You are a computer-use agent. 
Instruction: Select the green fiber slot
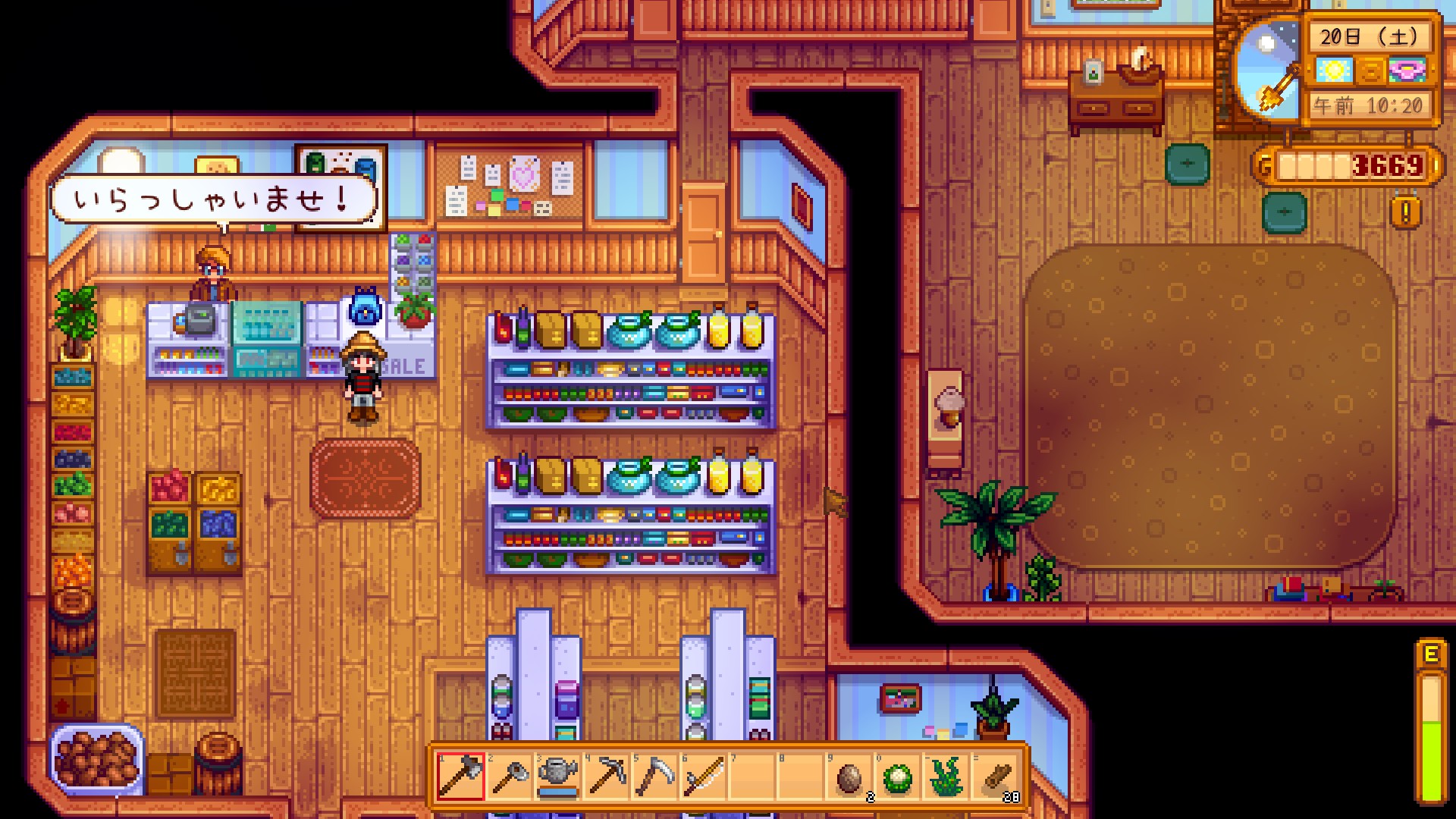[x=946, y=776]
